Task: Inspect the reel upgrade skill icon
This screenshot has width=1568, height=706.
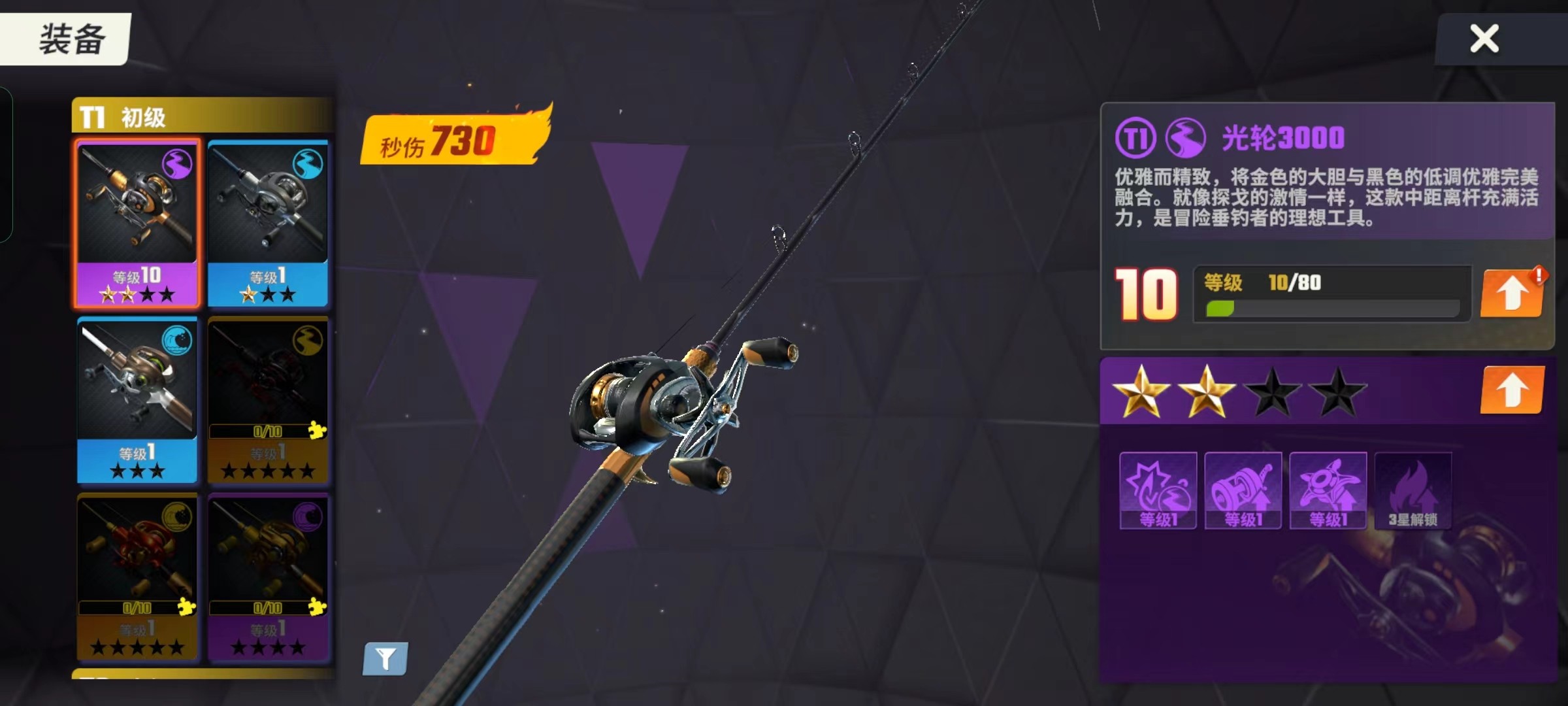Action: [x=1243, y=490]
